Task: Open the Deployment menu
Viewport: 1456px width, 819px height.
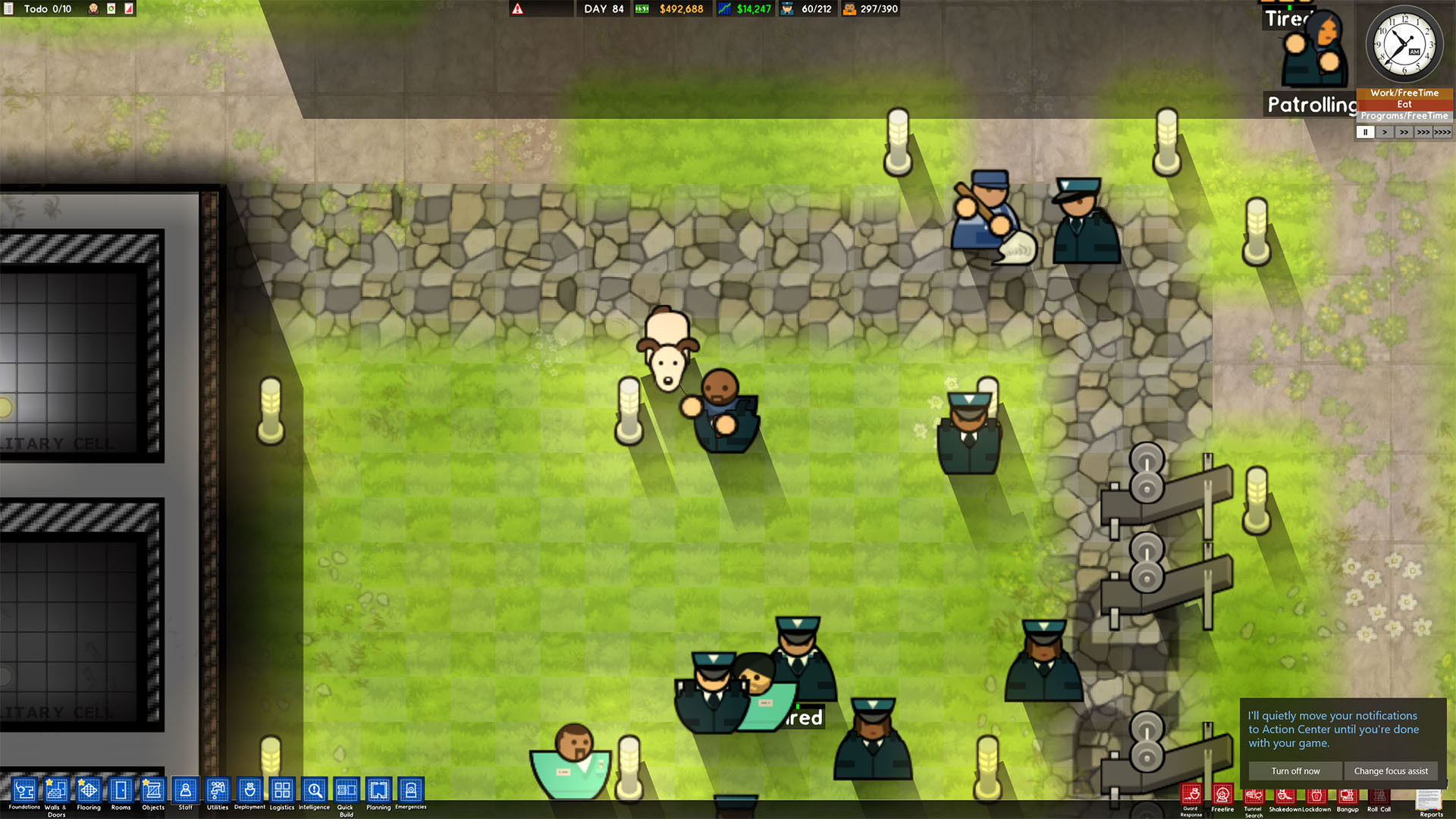Action: coord(249,792)
